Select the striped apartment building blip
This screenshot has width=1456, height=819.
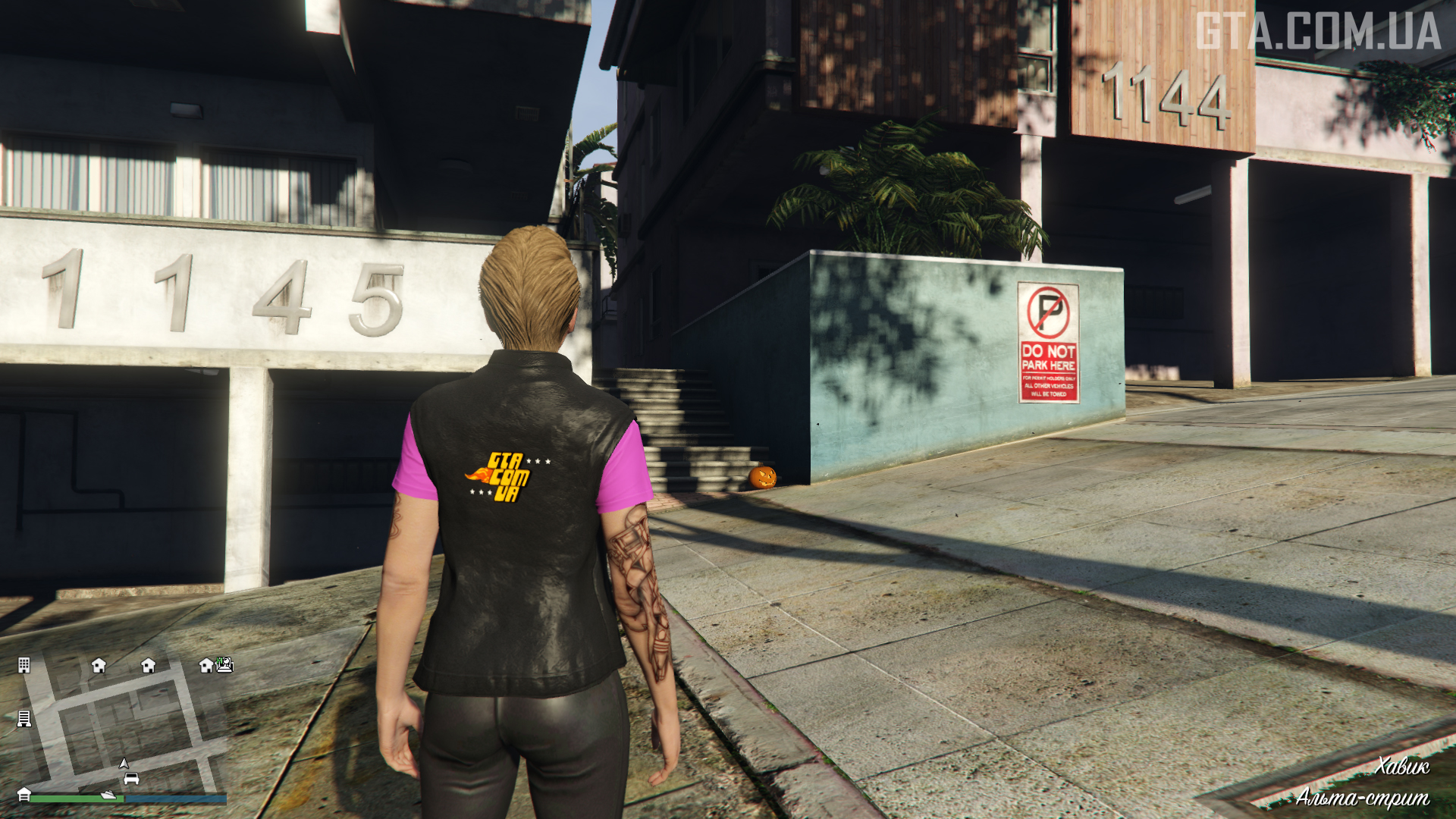(24, 718)
